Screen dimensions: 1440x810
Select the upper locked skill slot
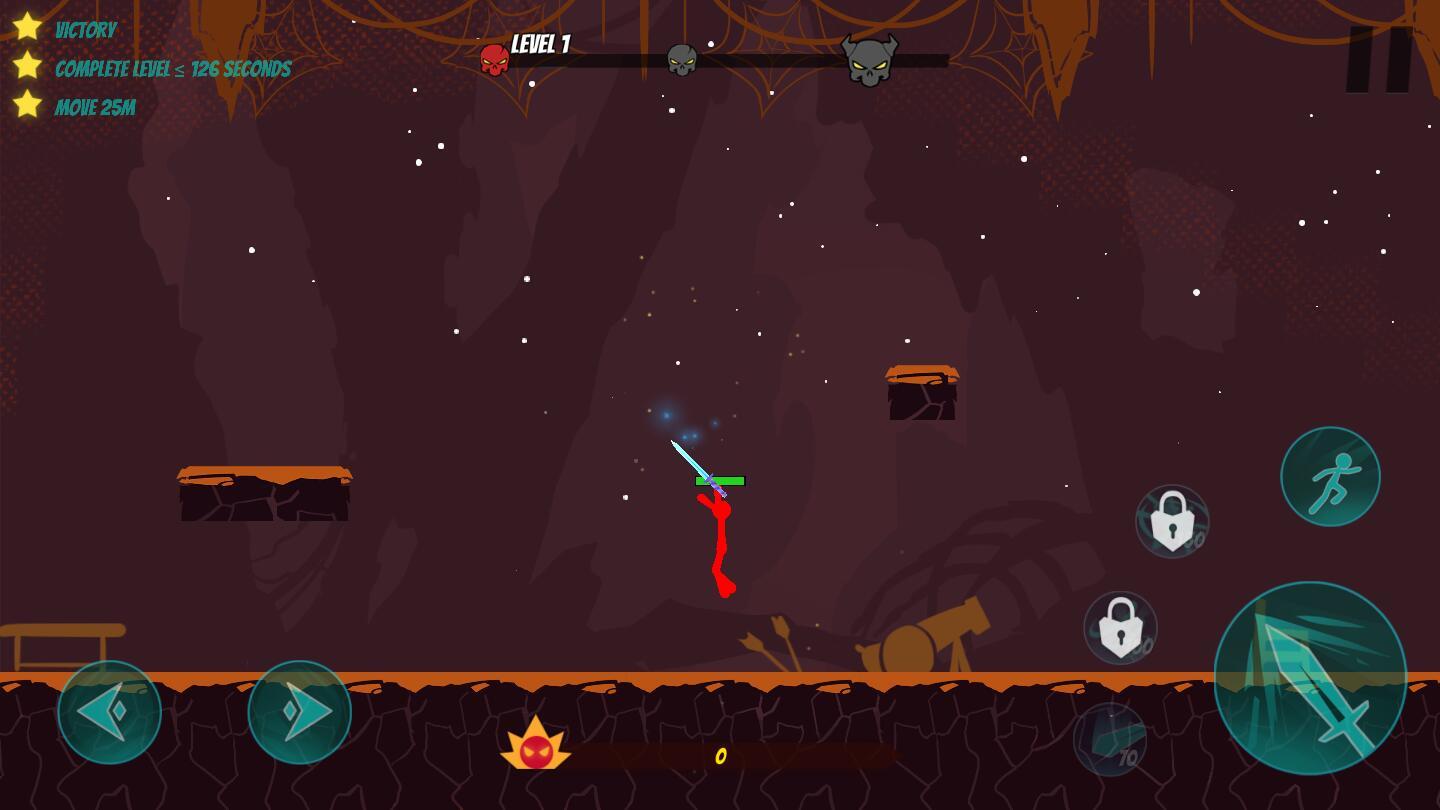[x=1172, y=521]
